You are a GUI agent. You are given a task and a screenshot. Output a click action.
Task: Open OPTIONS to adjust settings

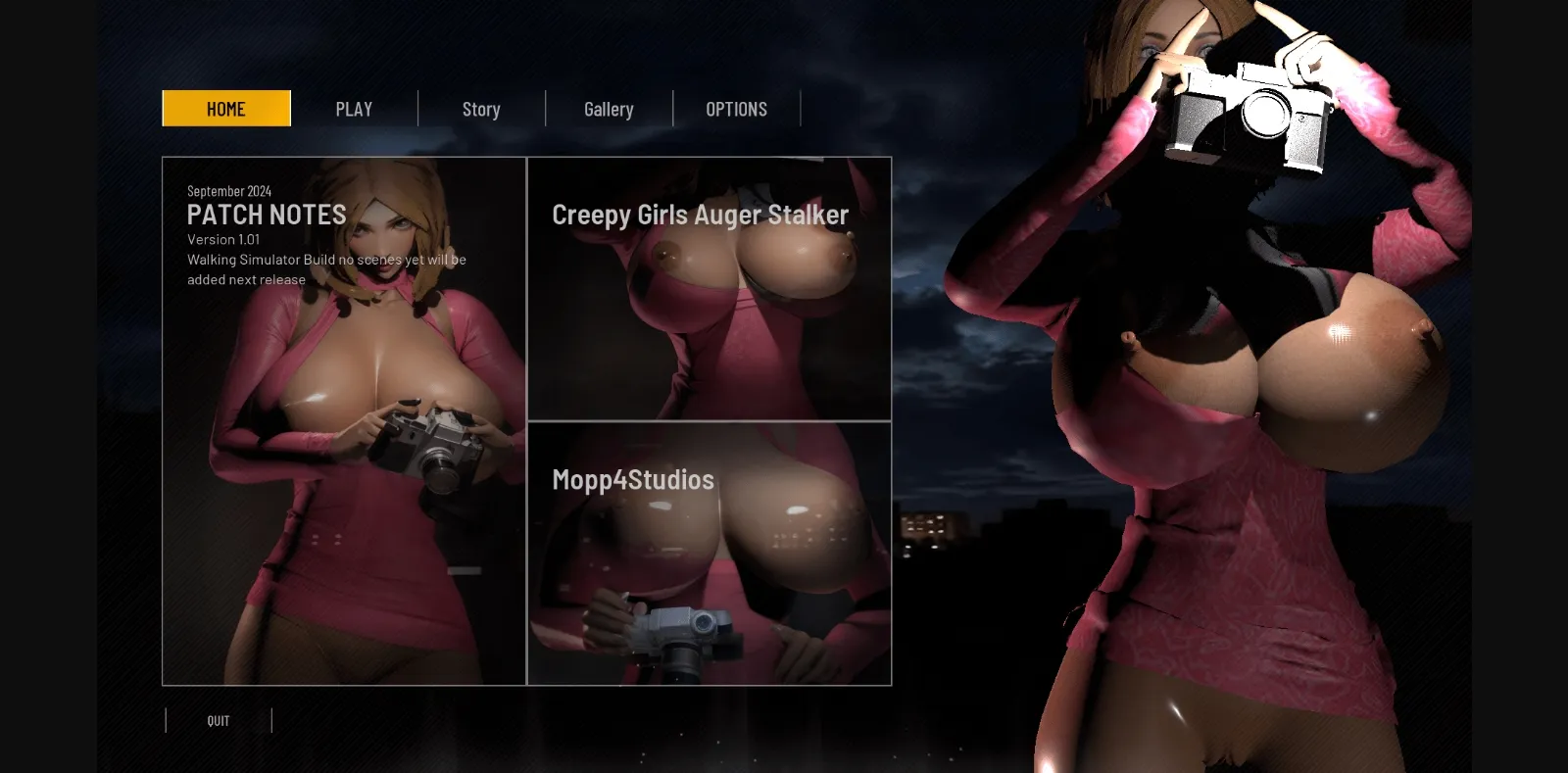[736, 109]
